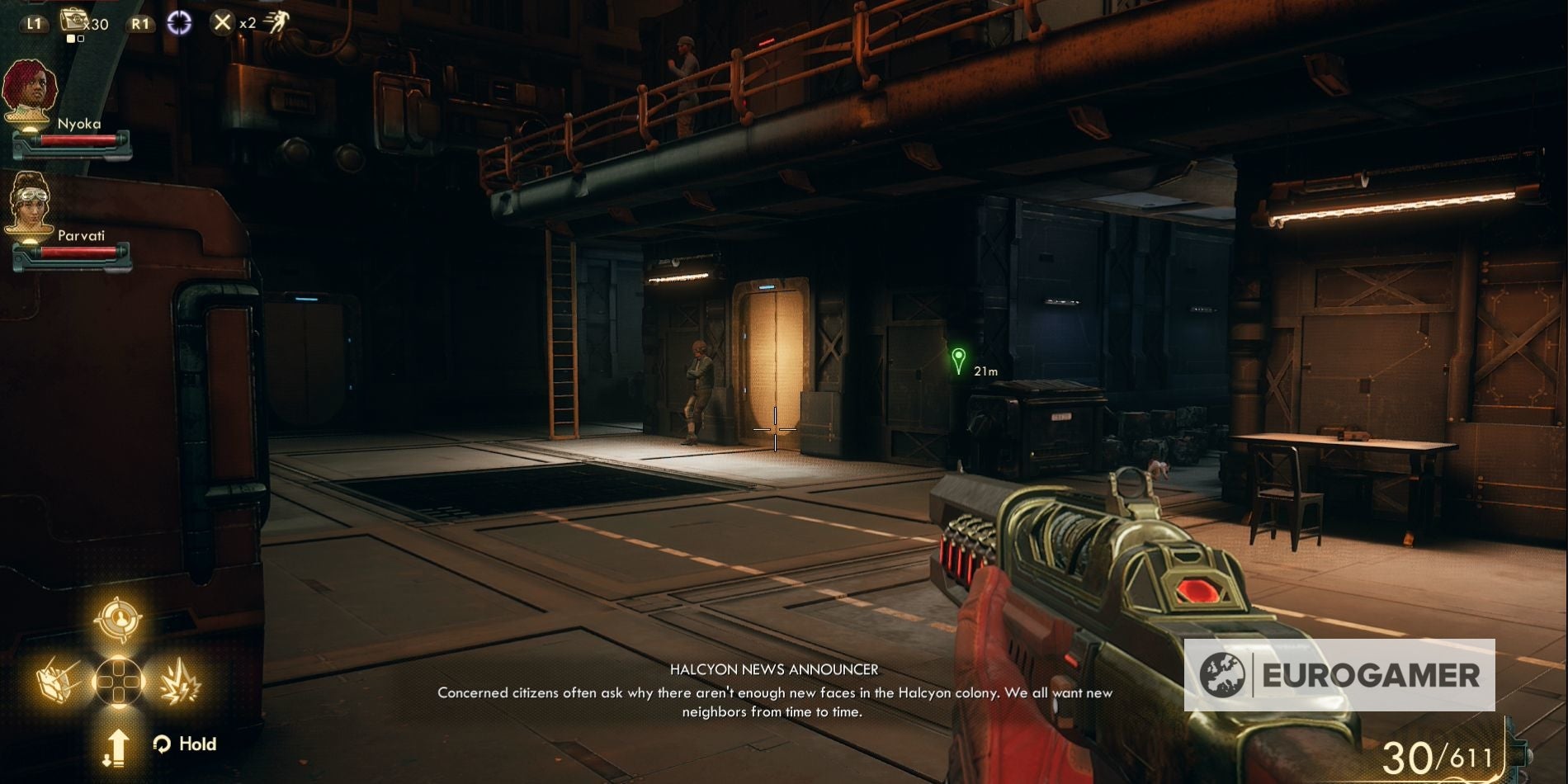
Task: Click the d-pad icon at the wheel center
Action: click(118, 682)
